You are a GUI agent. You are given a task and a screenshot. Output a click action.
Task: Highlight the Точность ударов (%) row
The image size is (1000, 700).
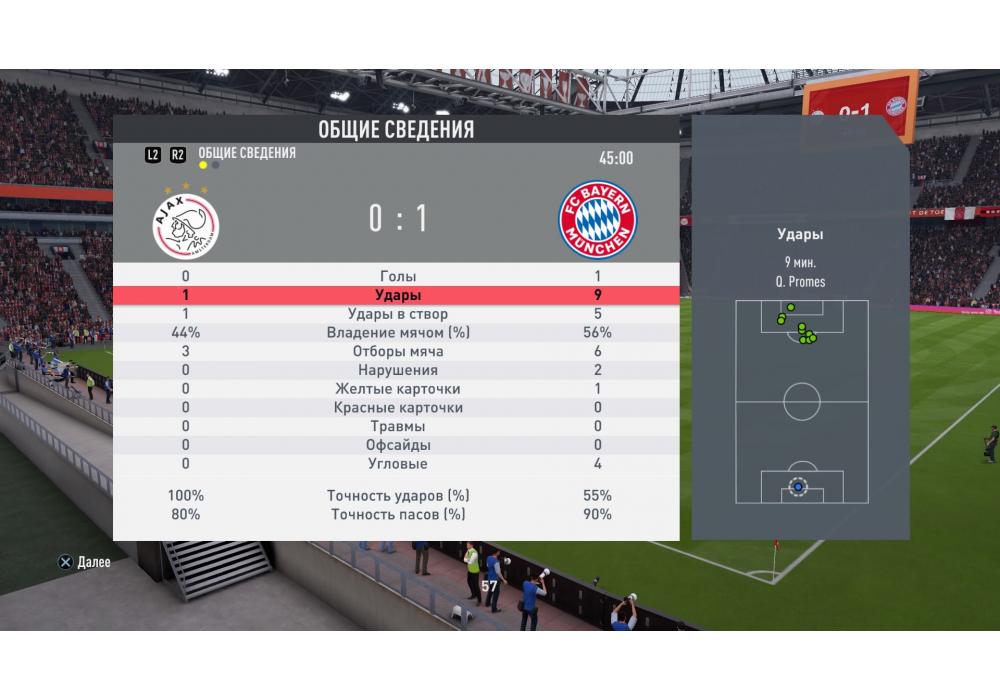[397, 496]
